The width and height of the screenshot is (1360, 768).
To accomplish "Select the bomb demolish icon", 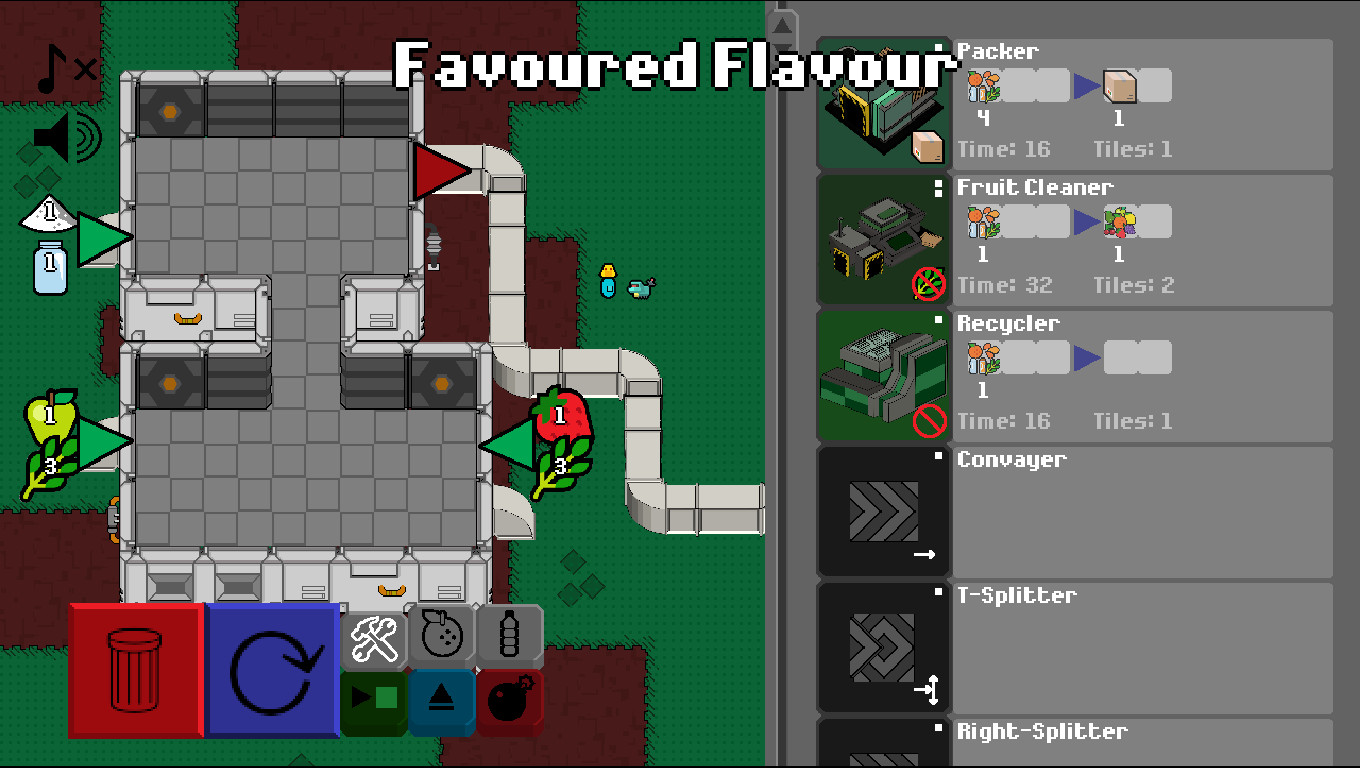I will coord(509,700).
